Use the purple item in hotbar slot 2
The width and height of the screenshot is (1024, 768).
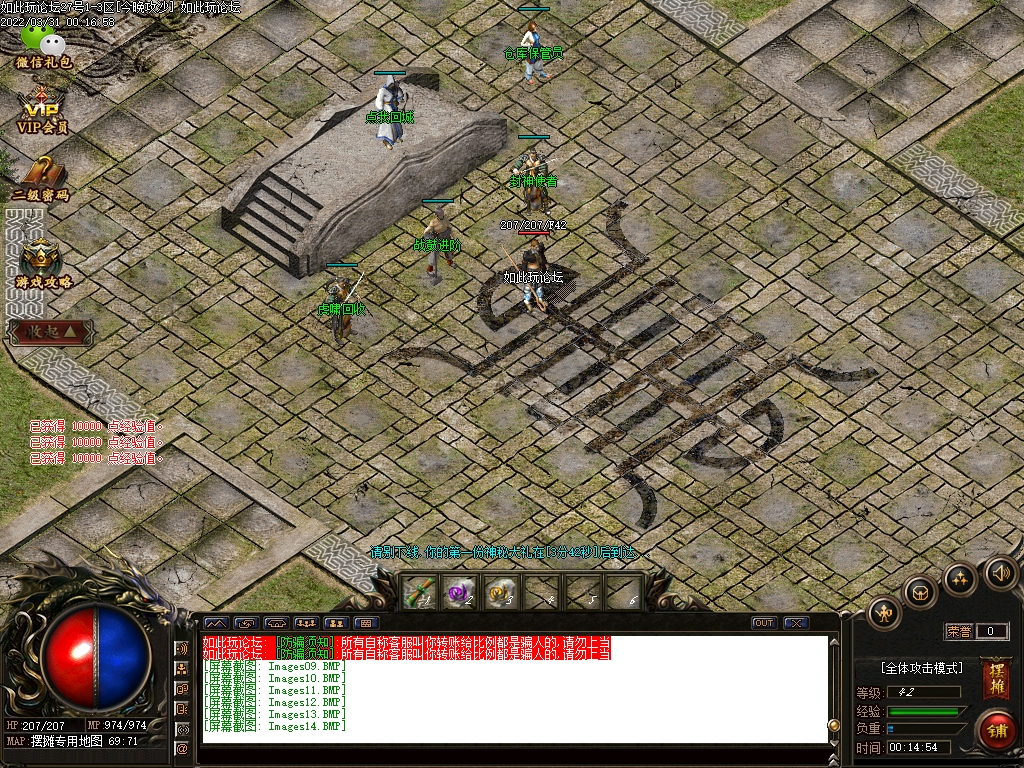(x=457, y=593)
